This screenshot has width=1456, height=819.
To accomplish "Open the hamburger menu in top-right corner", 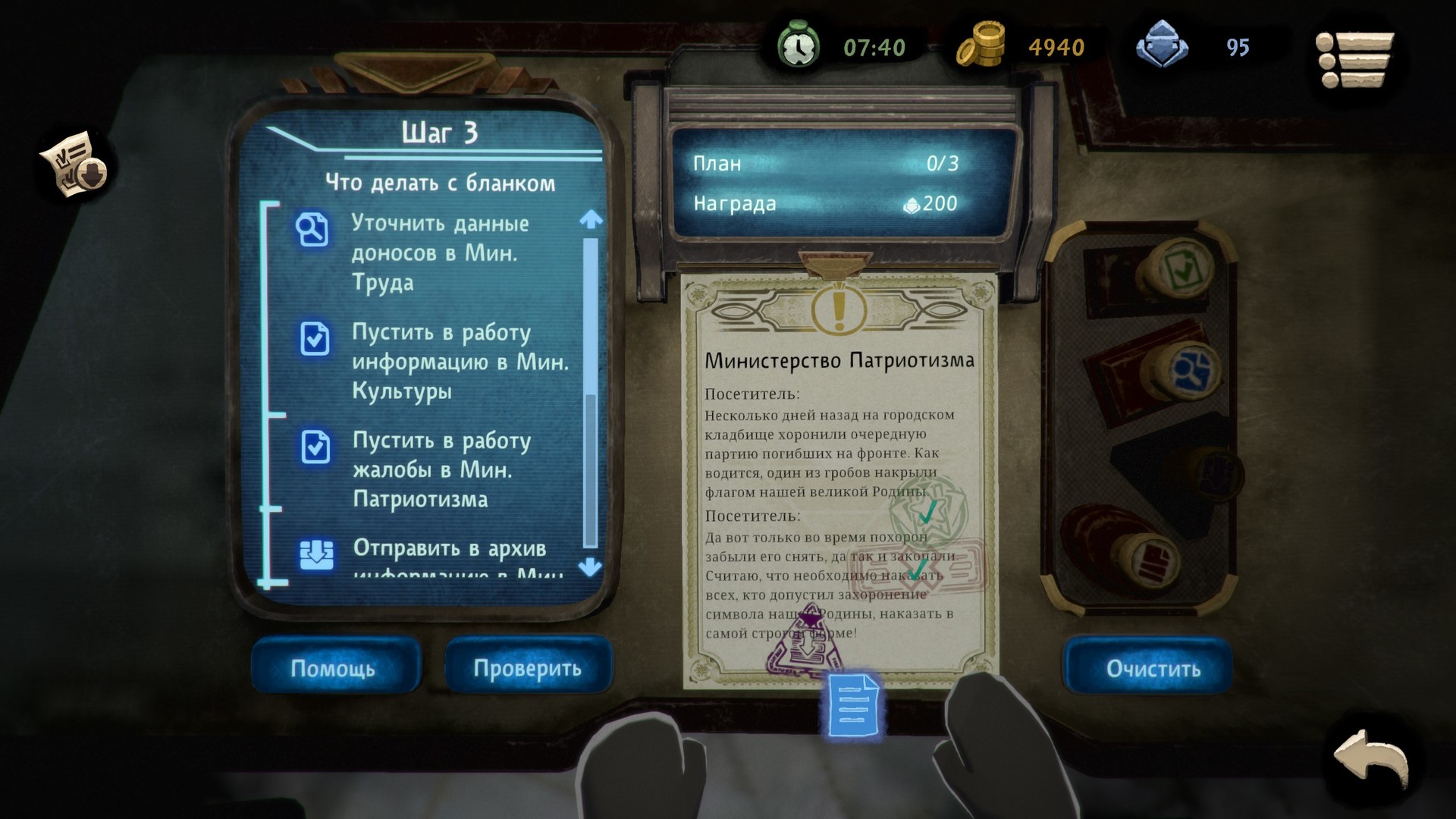I will tap(1355, 61).
